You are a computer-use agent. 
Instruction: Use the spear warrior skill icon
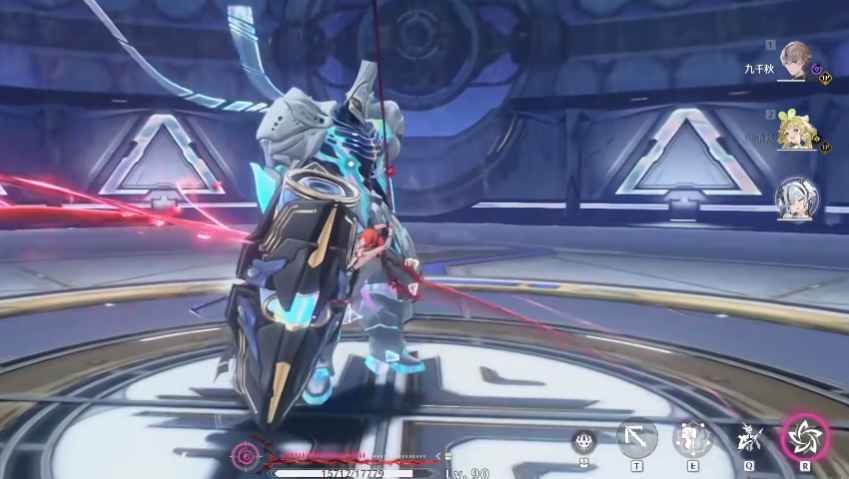(748, 437)
